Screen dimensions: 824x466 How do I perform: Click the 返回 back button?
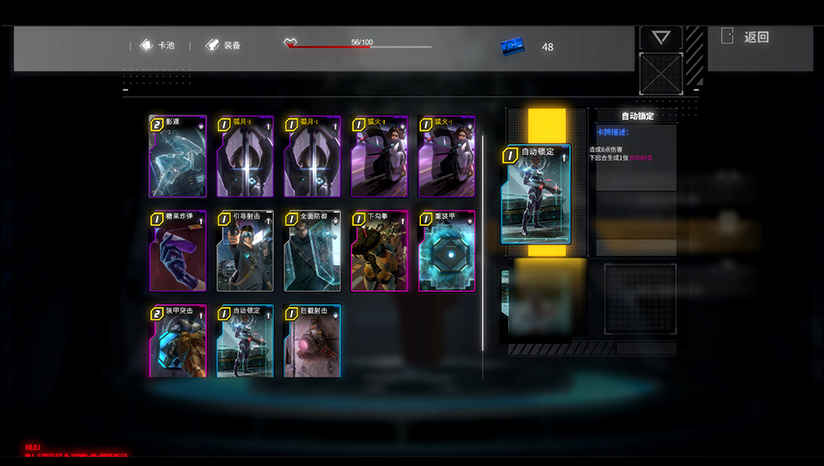(747, 37)
